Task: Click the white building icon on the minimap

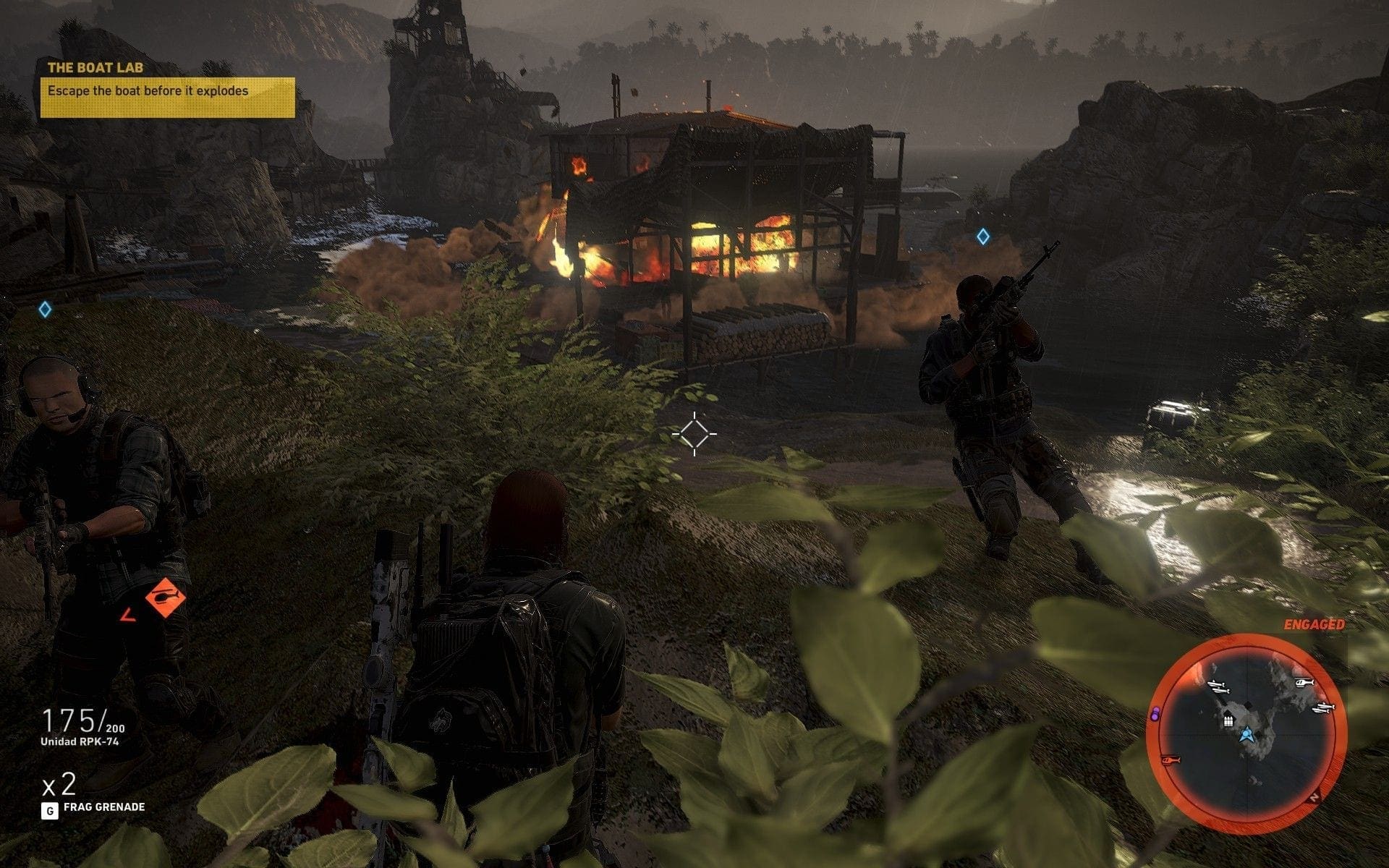Action: (x=1228, y=720)
